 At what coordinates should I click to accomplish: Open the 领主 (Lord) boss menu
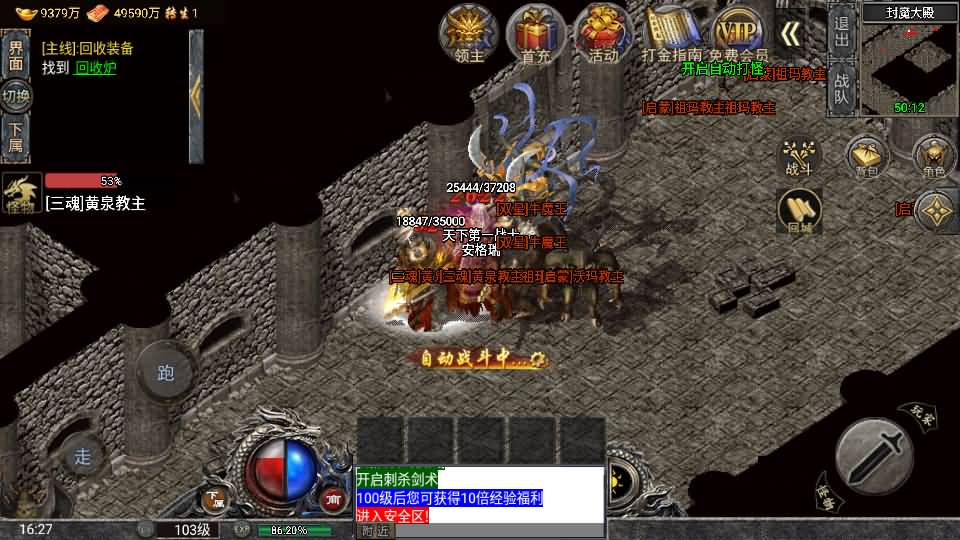(469, 32)
